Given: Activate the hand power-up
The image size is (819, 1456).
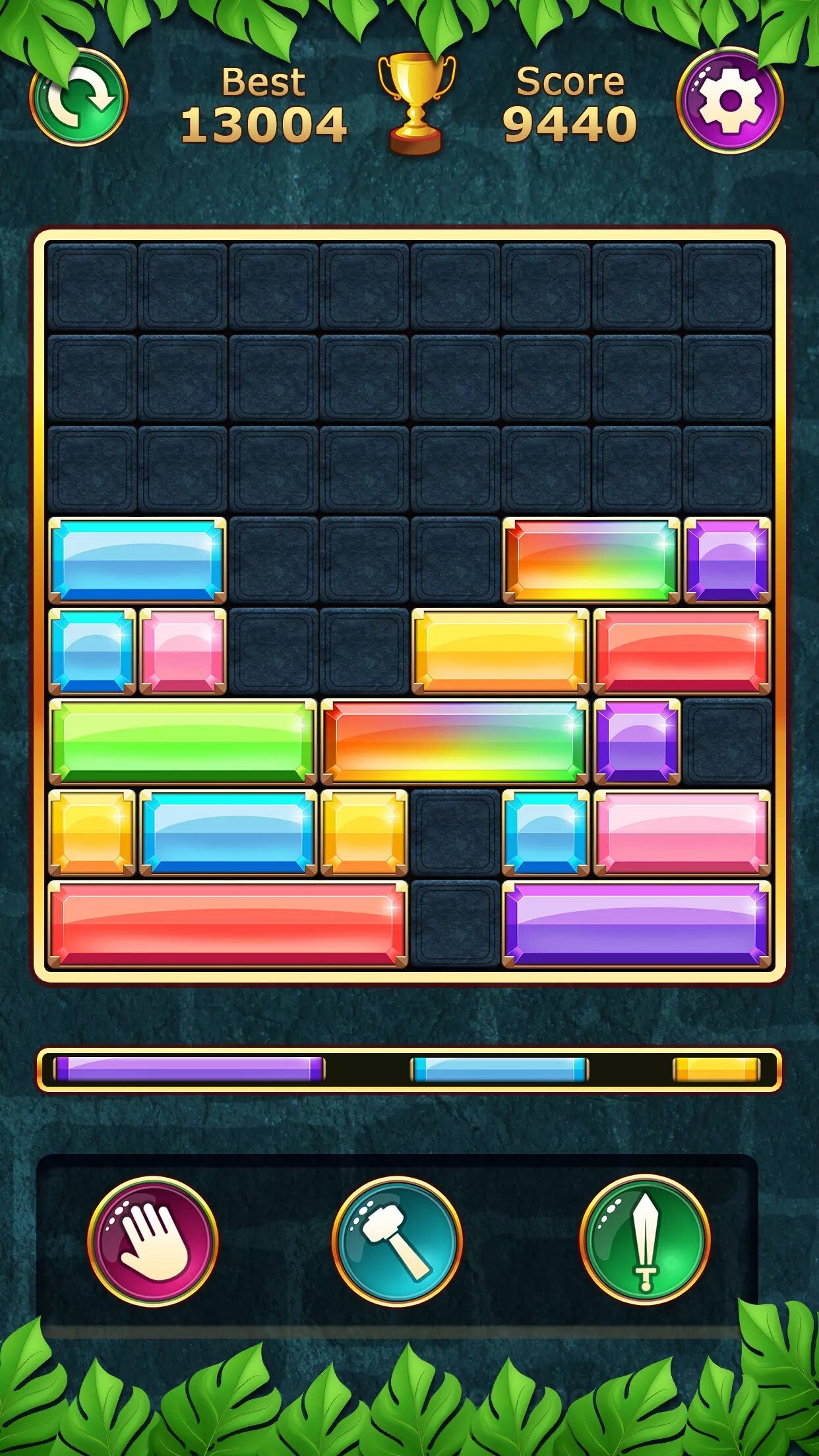Looking at the screenshot, I should click(x=153, y=1241).
